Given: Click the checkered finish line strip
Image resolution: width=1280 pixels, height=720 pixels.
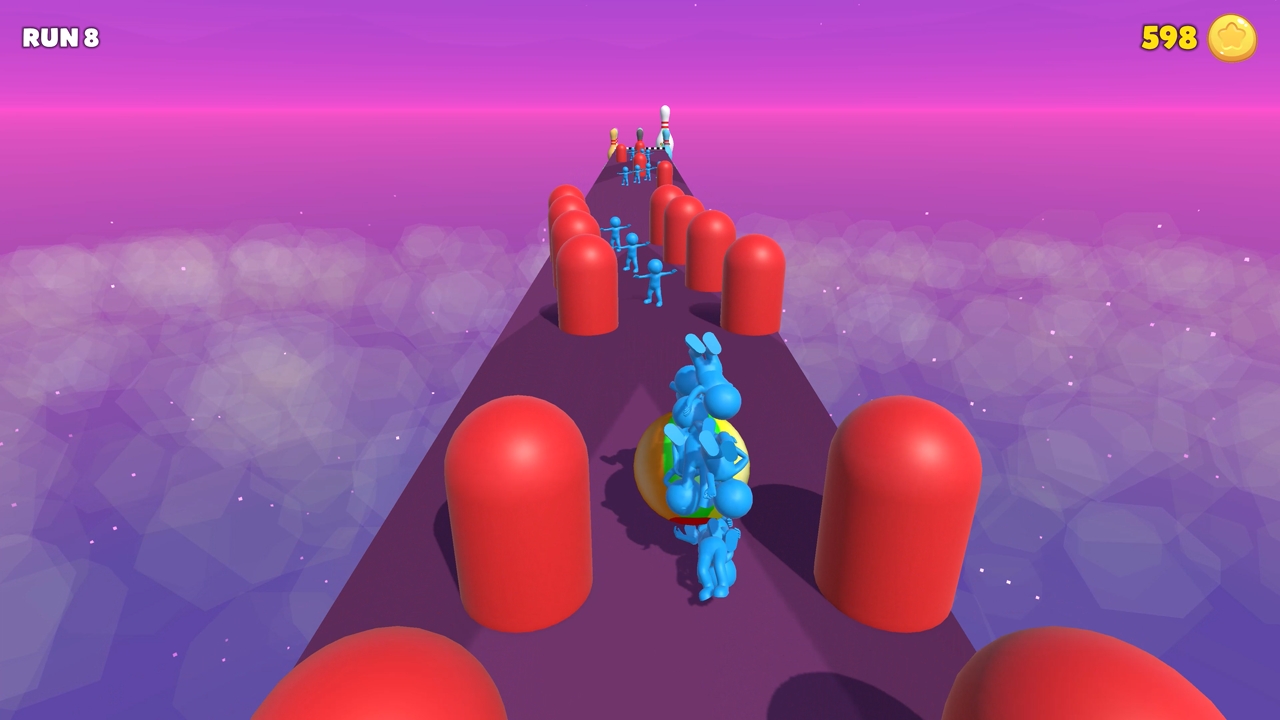Looking at the screenshot, I should click(x=644, y=149).
